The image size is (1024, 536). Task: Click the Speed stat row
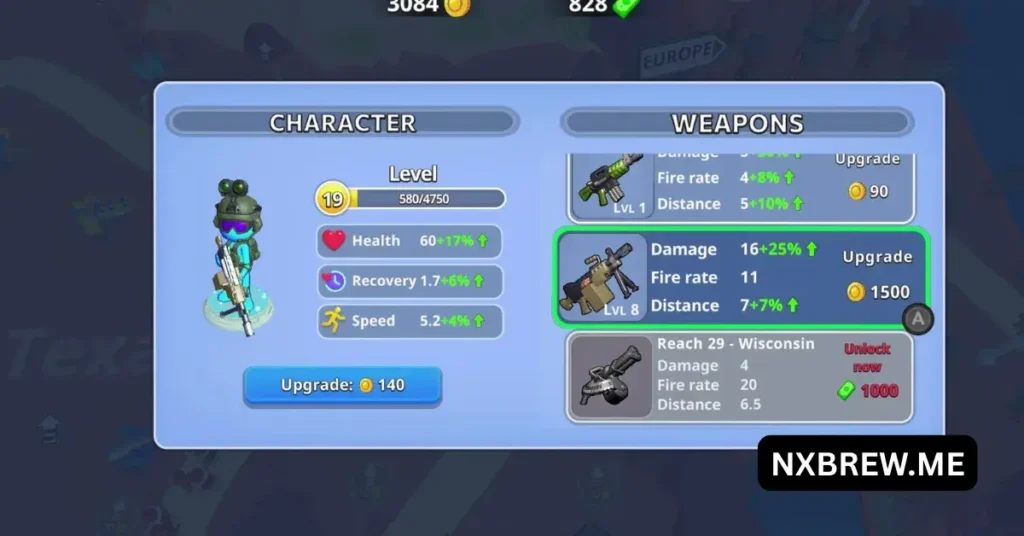pos(409,321)
